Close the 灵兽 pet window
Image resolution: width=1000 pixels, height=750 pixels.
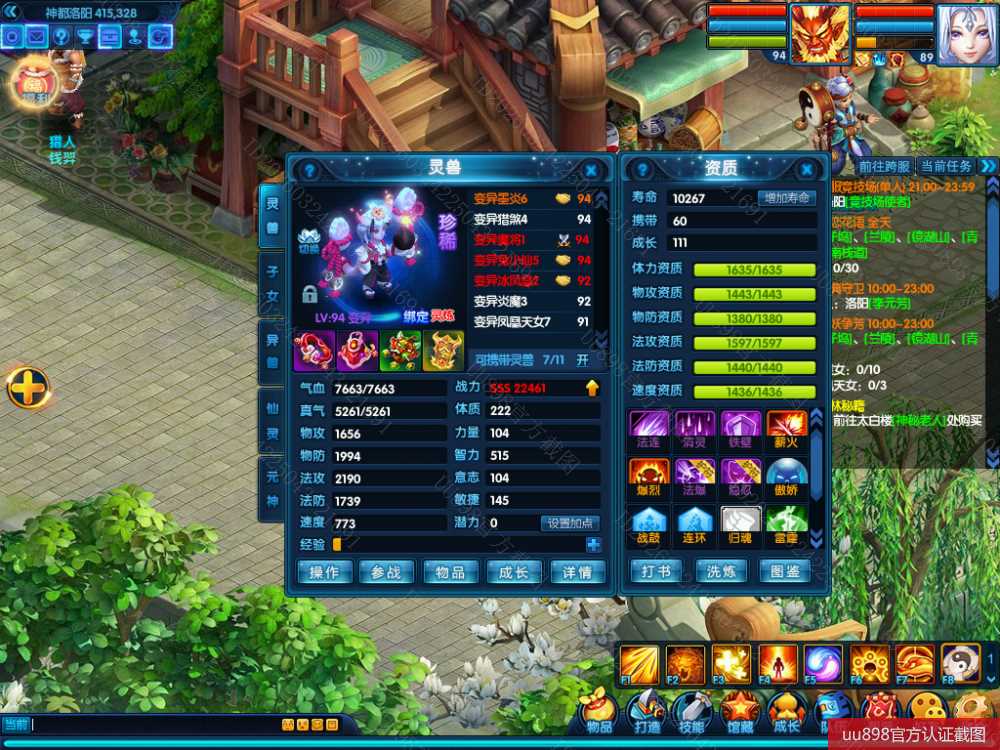tap(591, 171)
